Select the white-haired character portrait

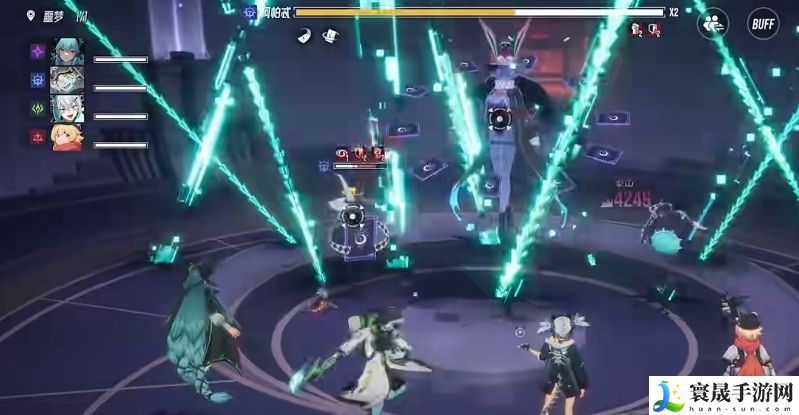pyautogui.click(x=66, y=109)
